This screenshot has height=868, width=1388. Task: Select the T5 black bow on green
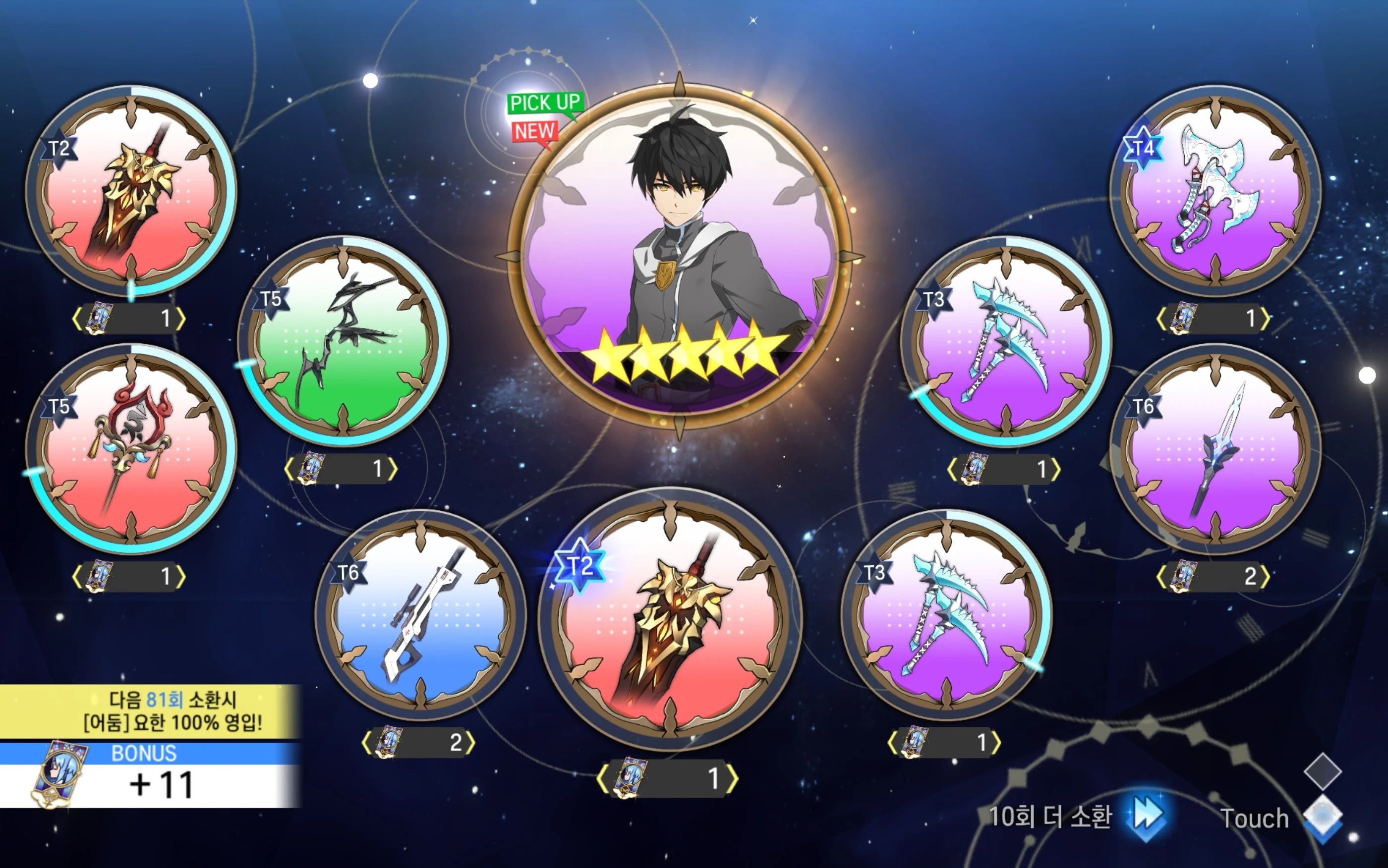pos(344,341)
